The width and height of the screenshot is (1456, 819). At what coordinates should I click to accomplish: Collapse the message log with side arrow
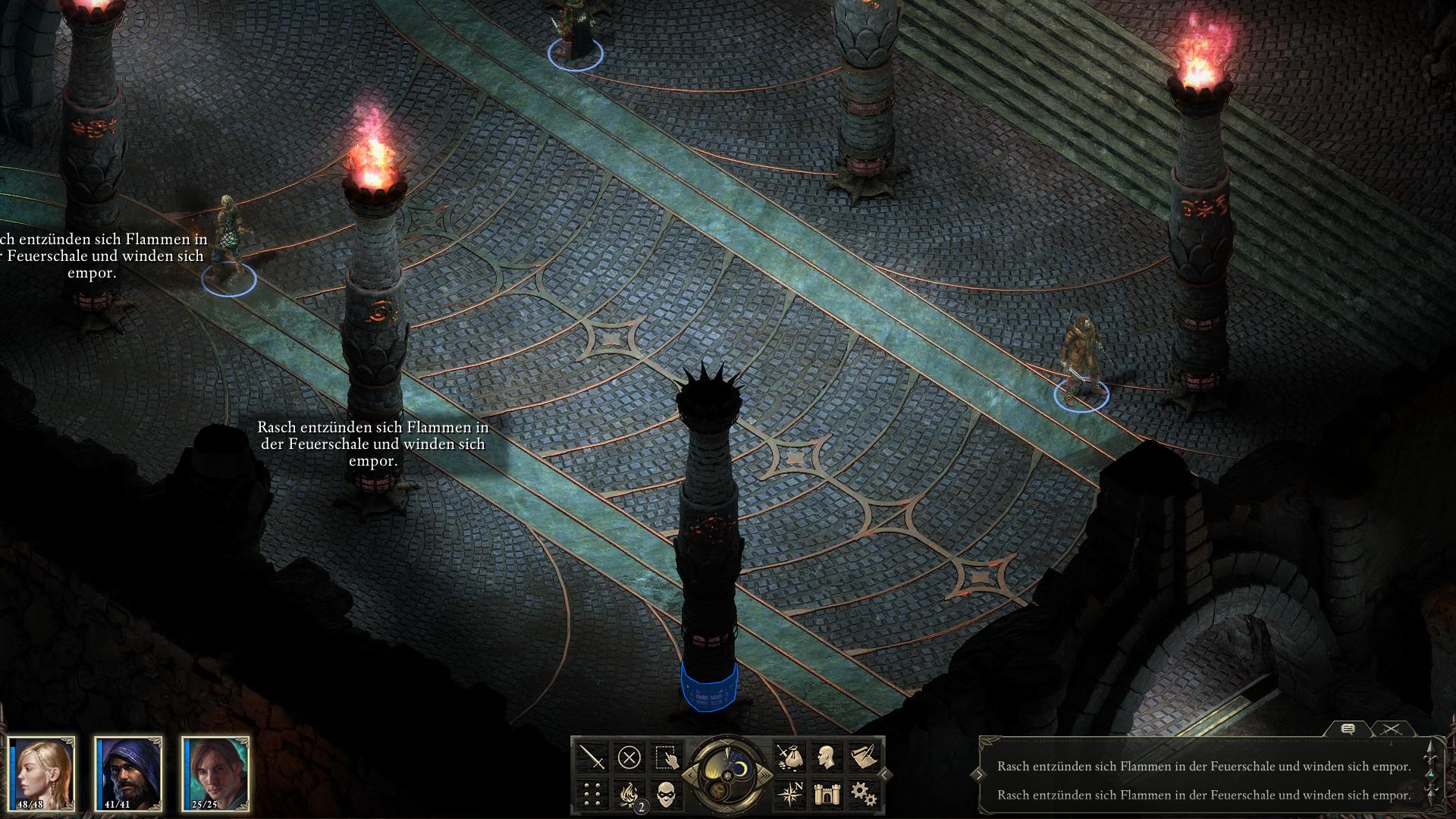tap(981, 774)
